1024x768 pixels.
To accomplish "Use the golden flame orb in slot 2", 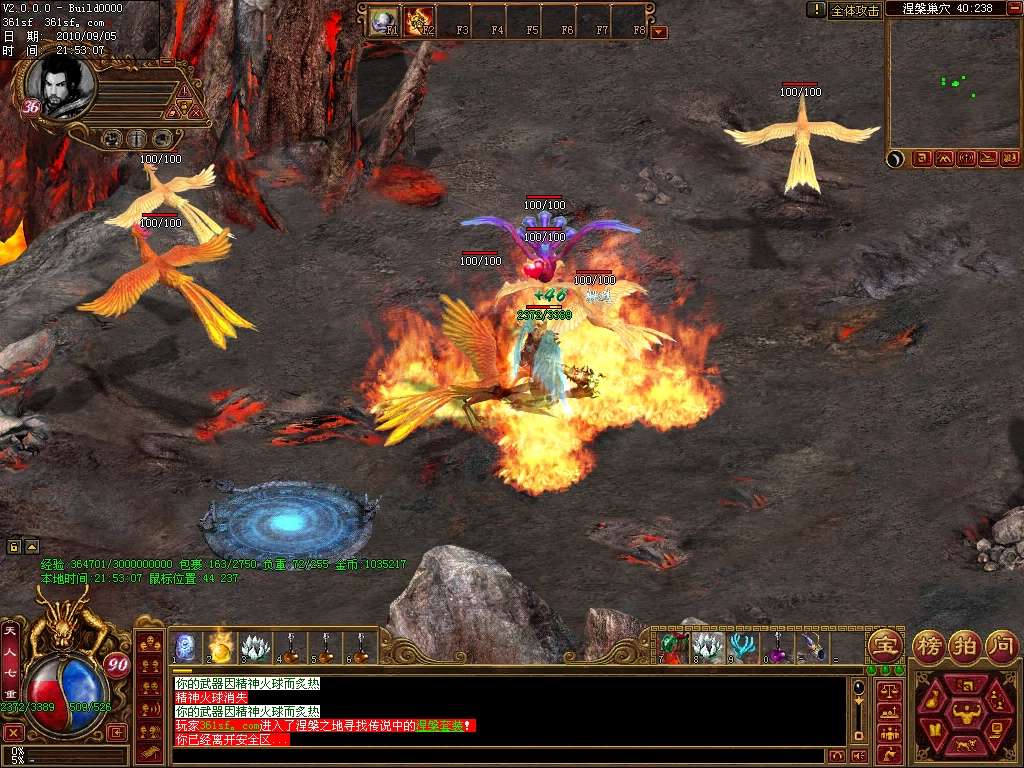I will pyautogui.click(x=221, y=648).
